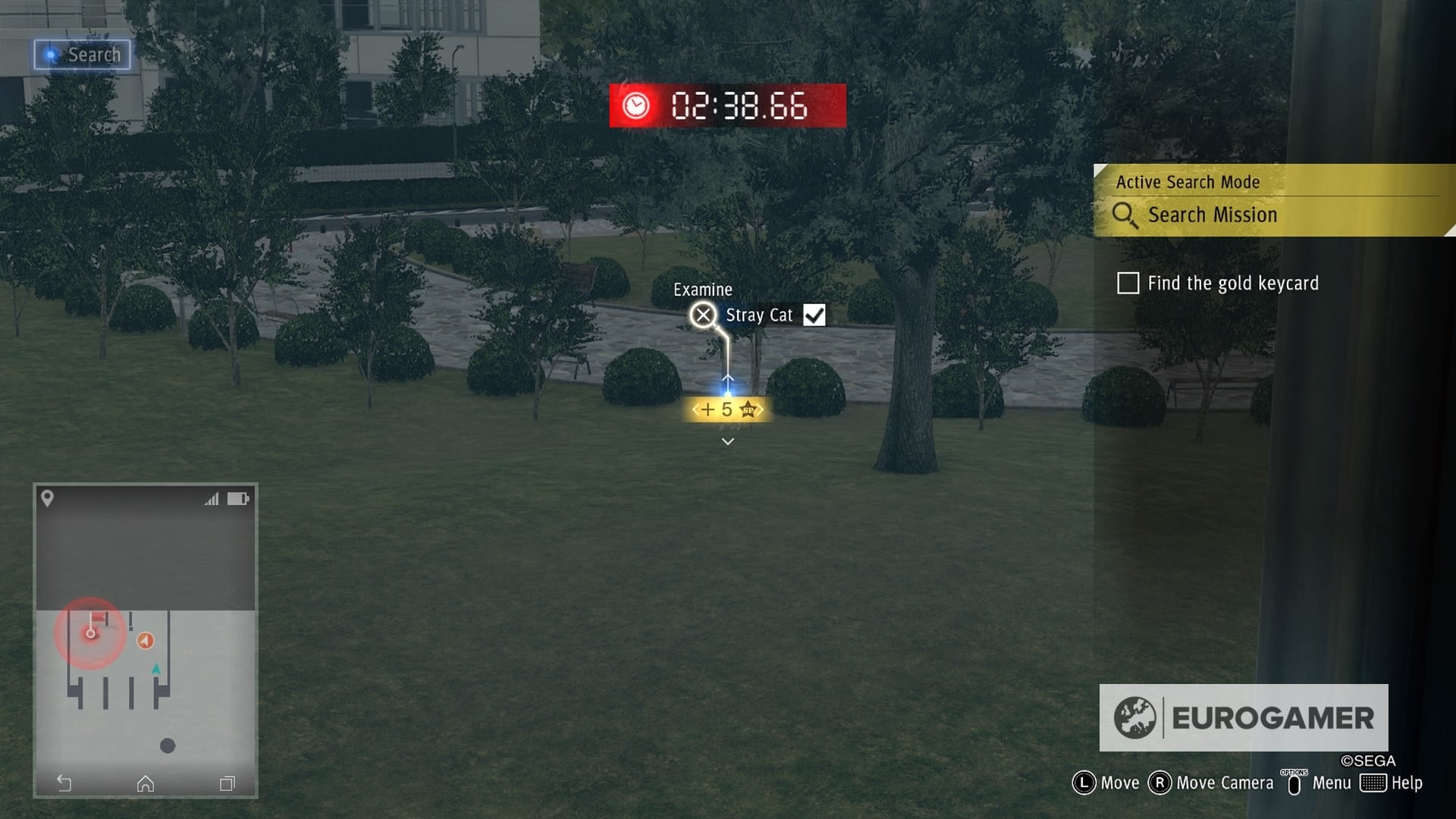
Task: Click the red clock icon beside the countdown timer
Action: 635,106
